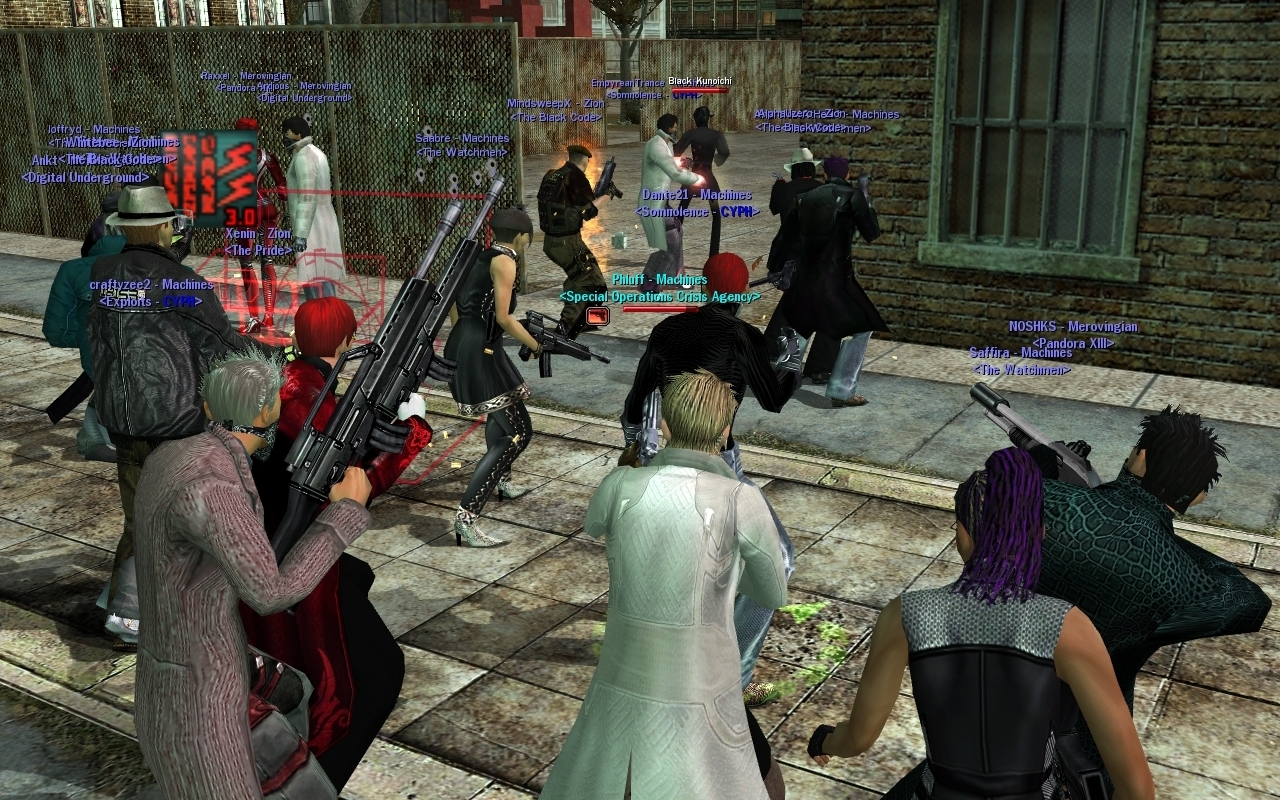This screenshot has height=800, width=1280.
Task: Target craftyzee2 by clicking the nameplate
Action: [151, 285]
